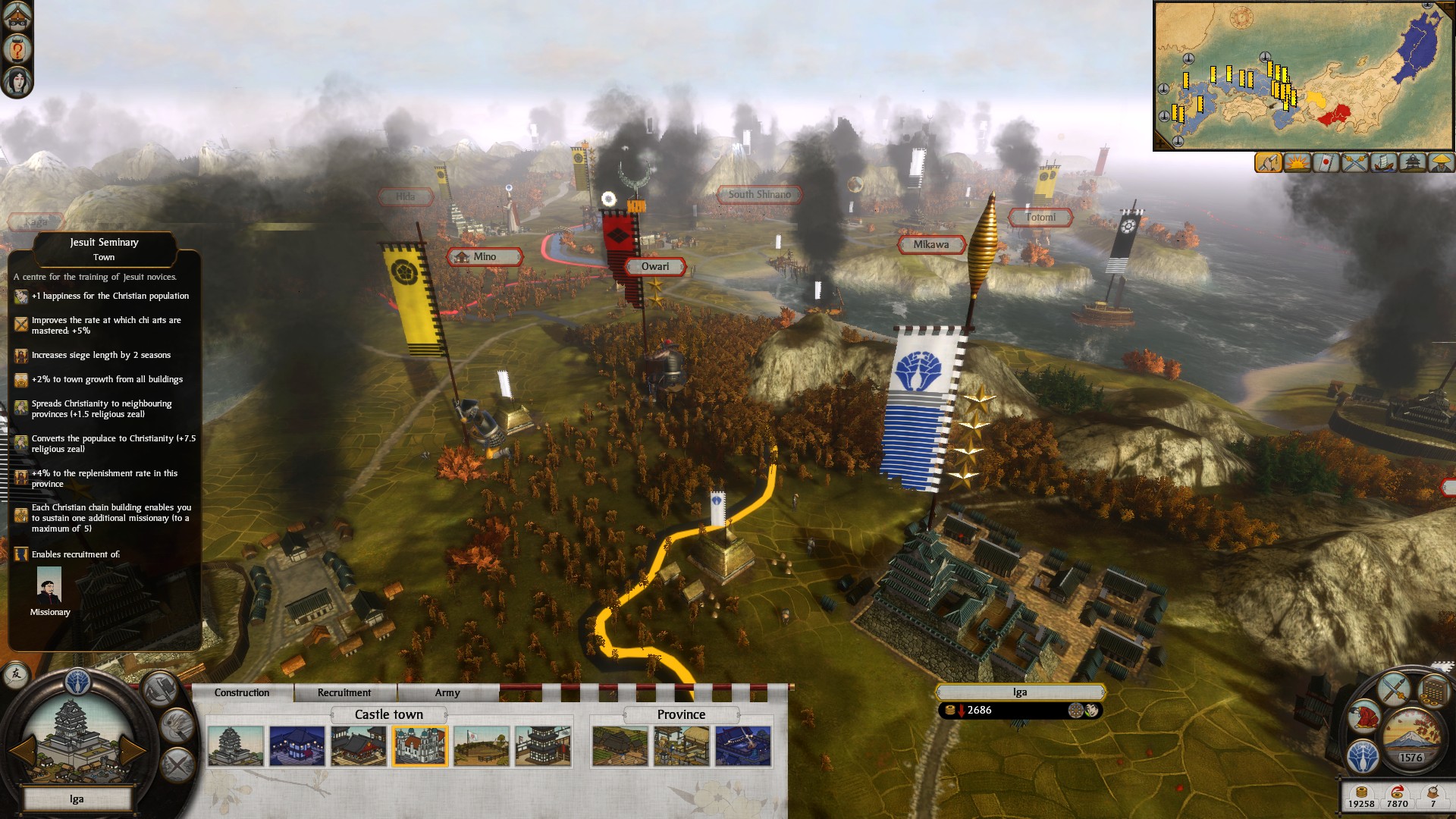
Task: Select the crossed swords military overlay filter
Action: 1354,163
